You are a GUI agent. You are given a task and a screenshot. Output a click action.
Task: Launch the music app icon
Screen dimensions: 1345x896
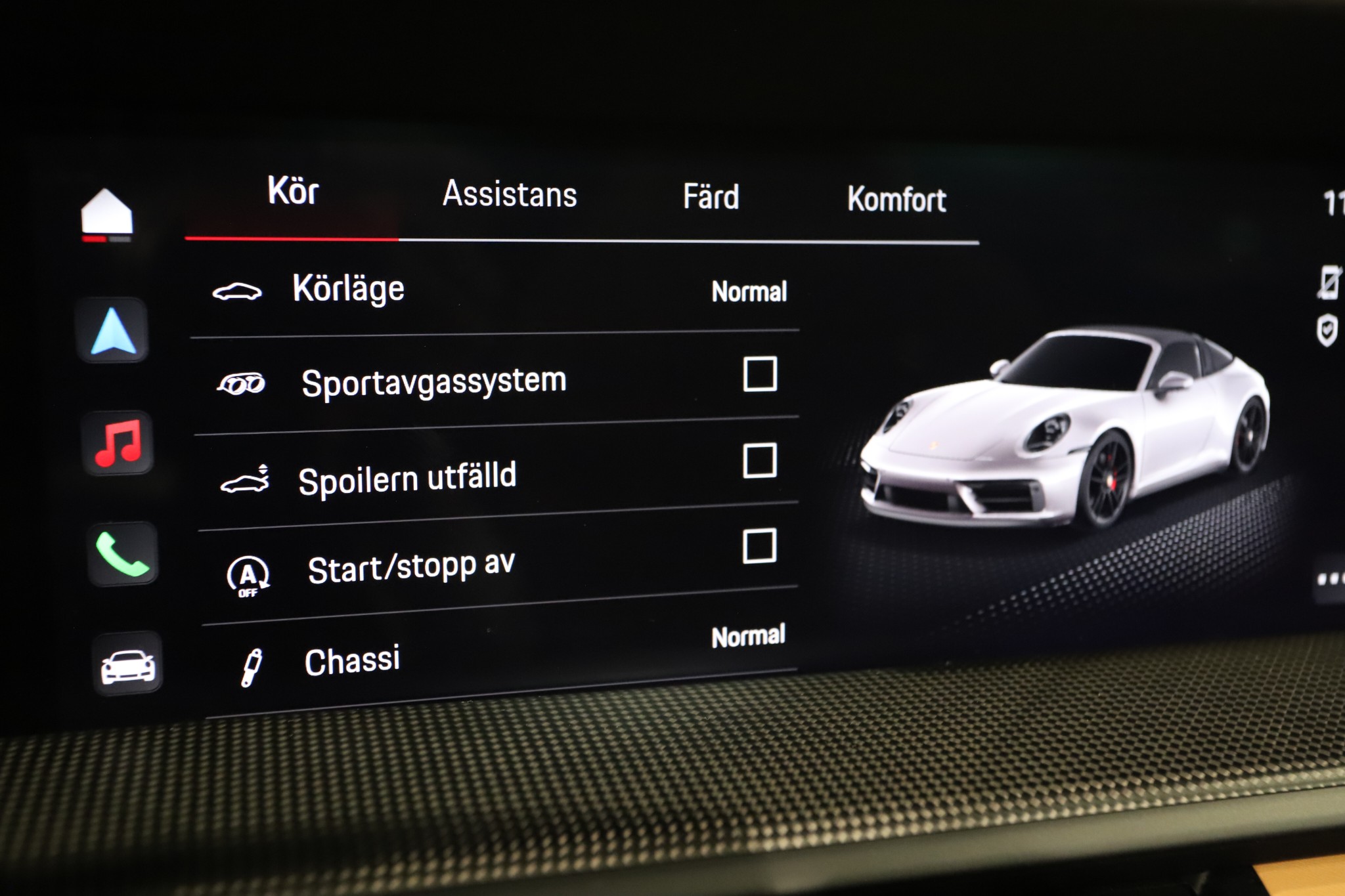(118, 443)
